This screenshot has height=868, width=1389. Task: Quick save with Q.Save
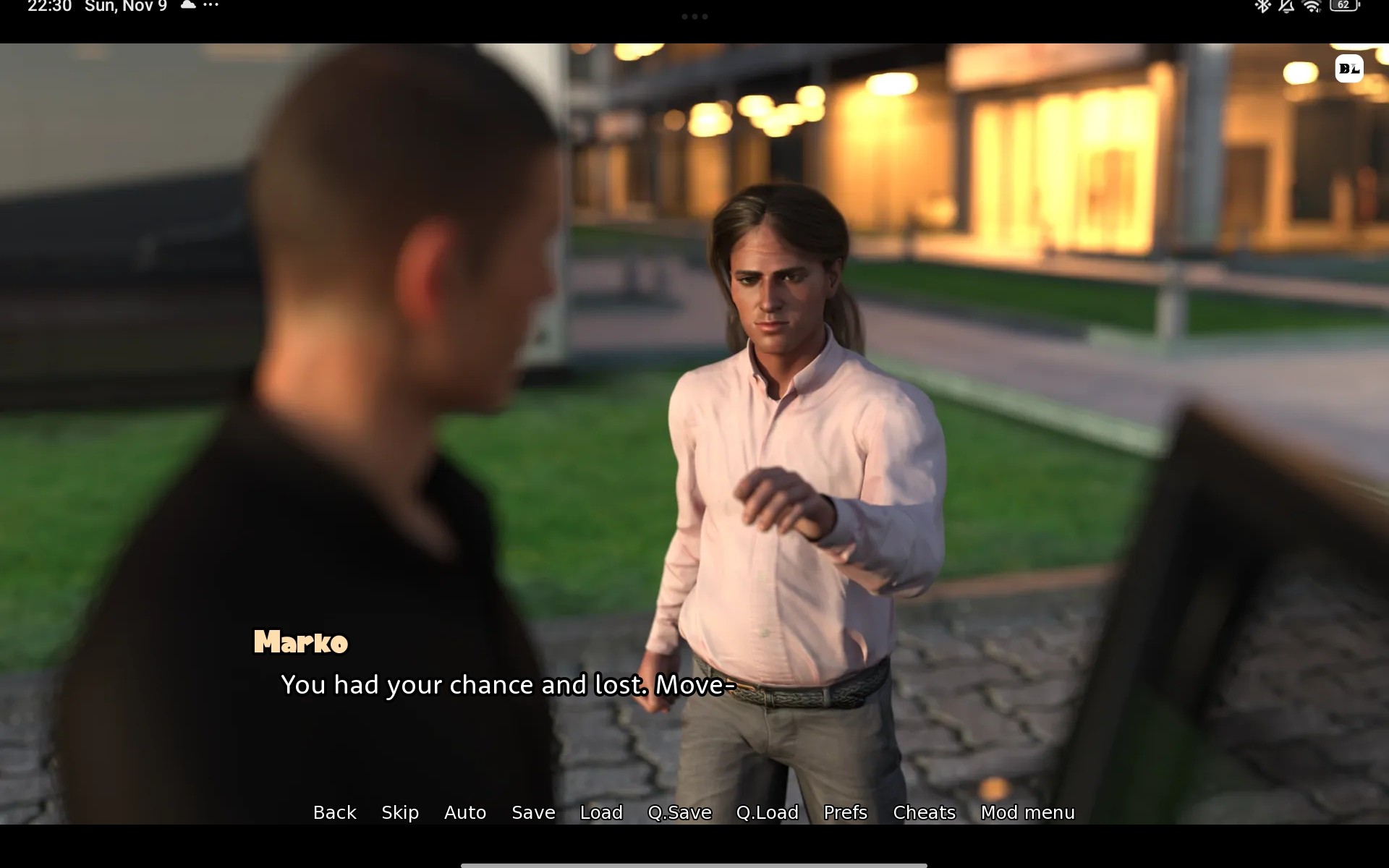tap(679, 812)
